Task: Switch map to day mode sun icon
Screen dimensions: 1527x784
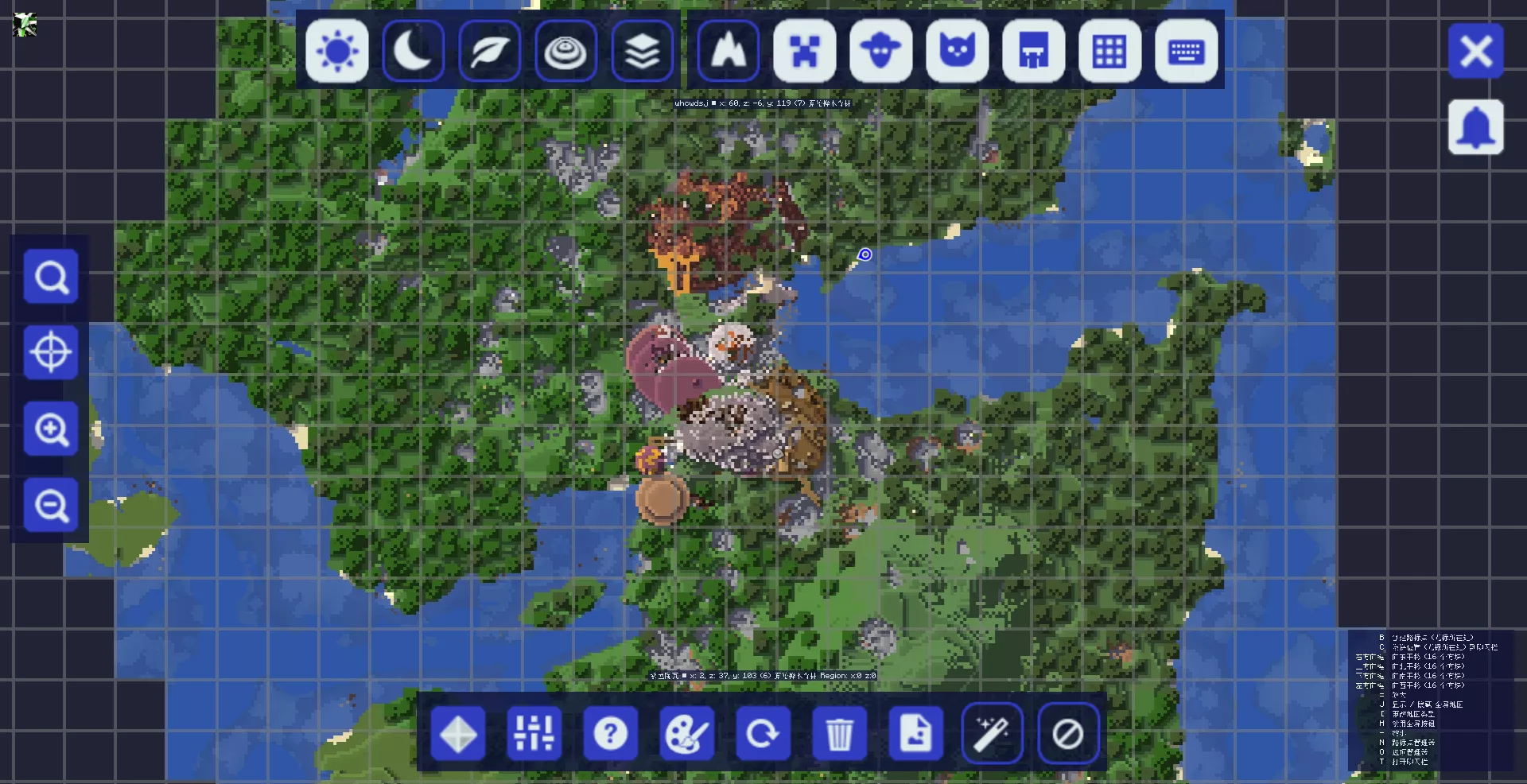Action: [337, 52]
